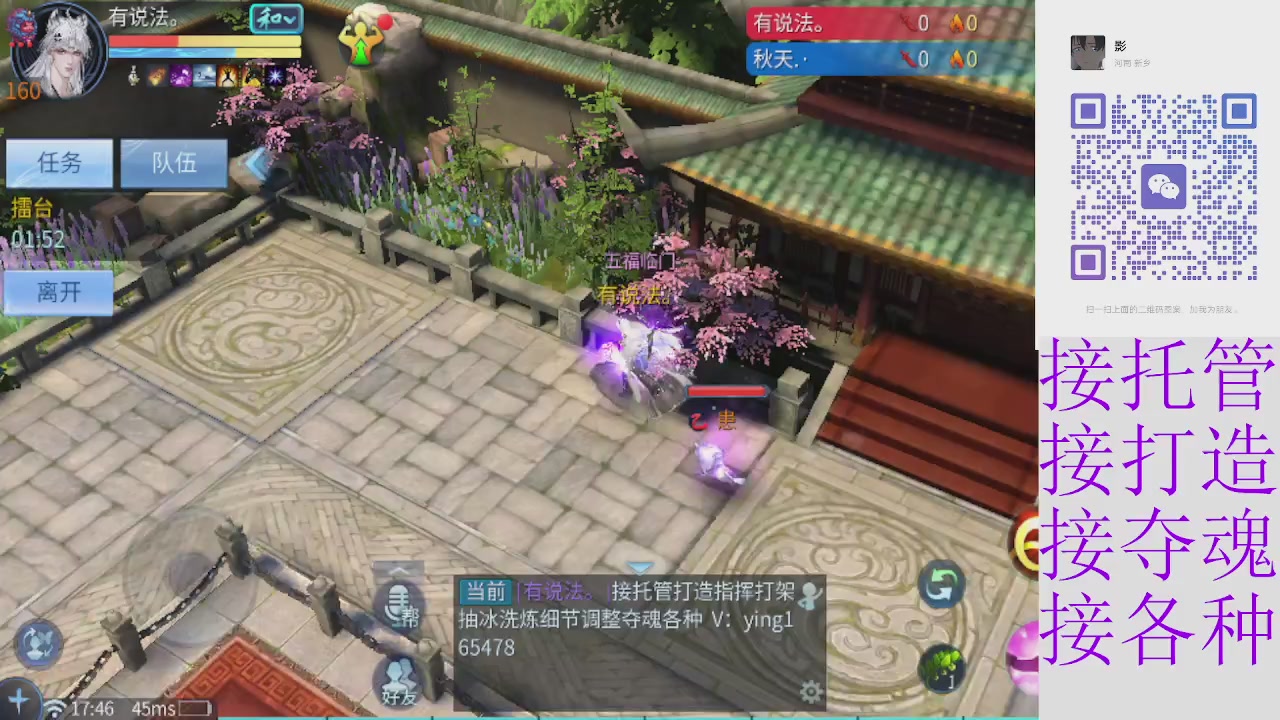1280x720 pixels.
Task: Click the white star skill buff icon
Action: click(273, 75)
